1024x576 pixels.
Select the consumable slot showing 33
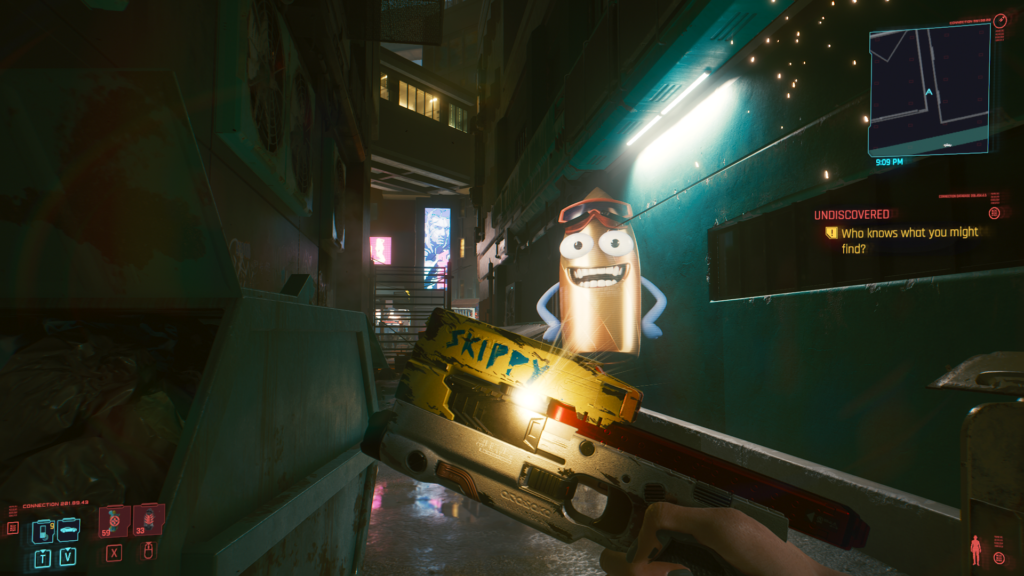click(147, 519)
